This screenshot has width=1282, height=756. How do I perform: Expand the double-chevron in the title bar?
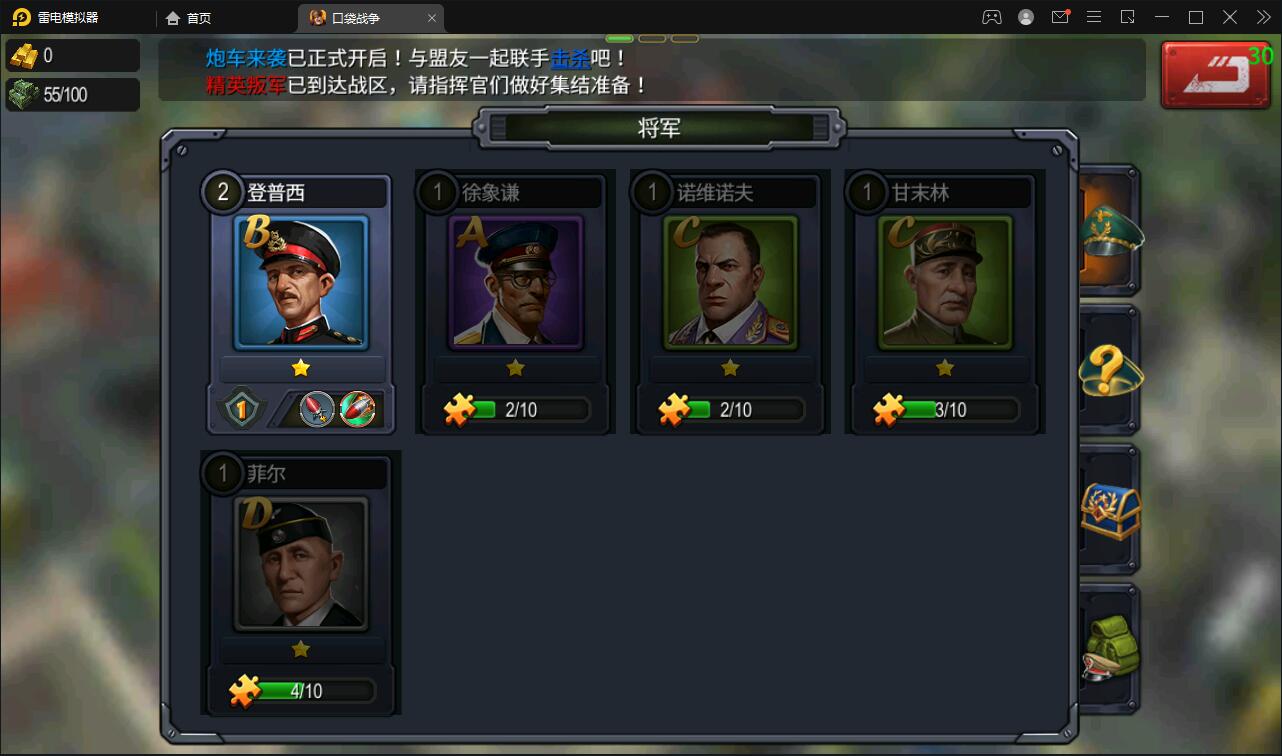[1264, 17]
